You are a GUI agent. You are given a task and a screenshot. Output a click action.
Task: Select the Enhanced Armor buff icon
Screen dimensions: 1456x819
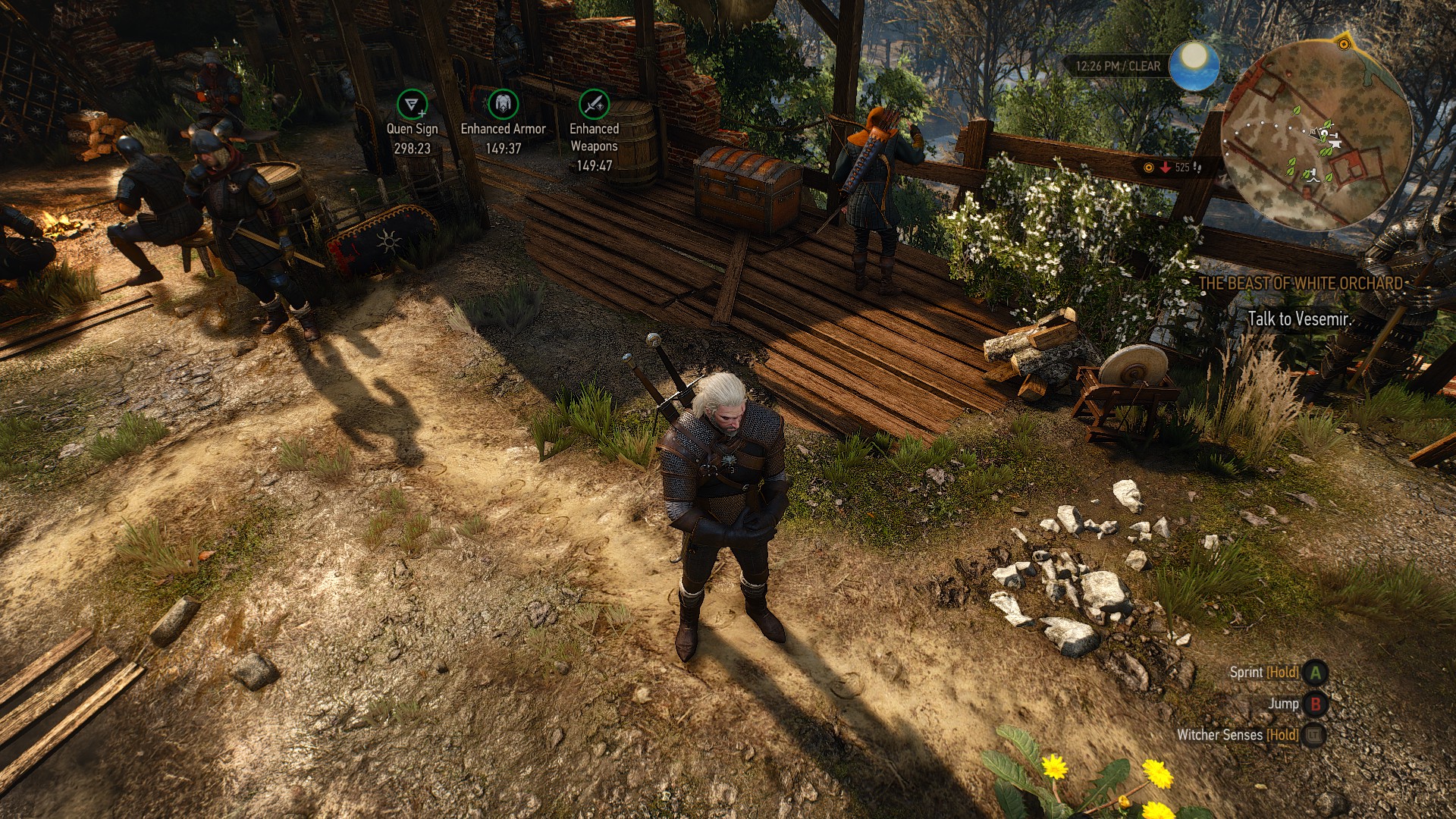click(x=503, y=104)
